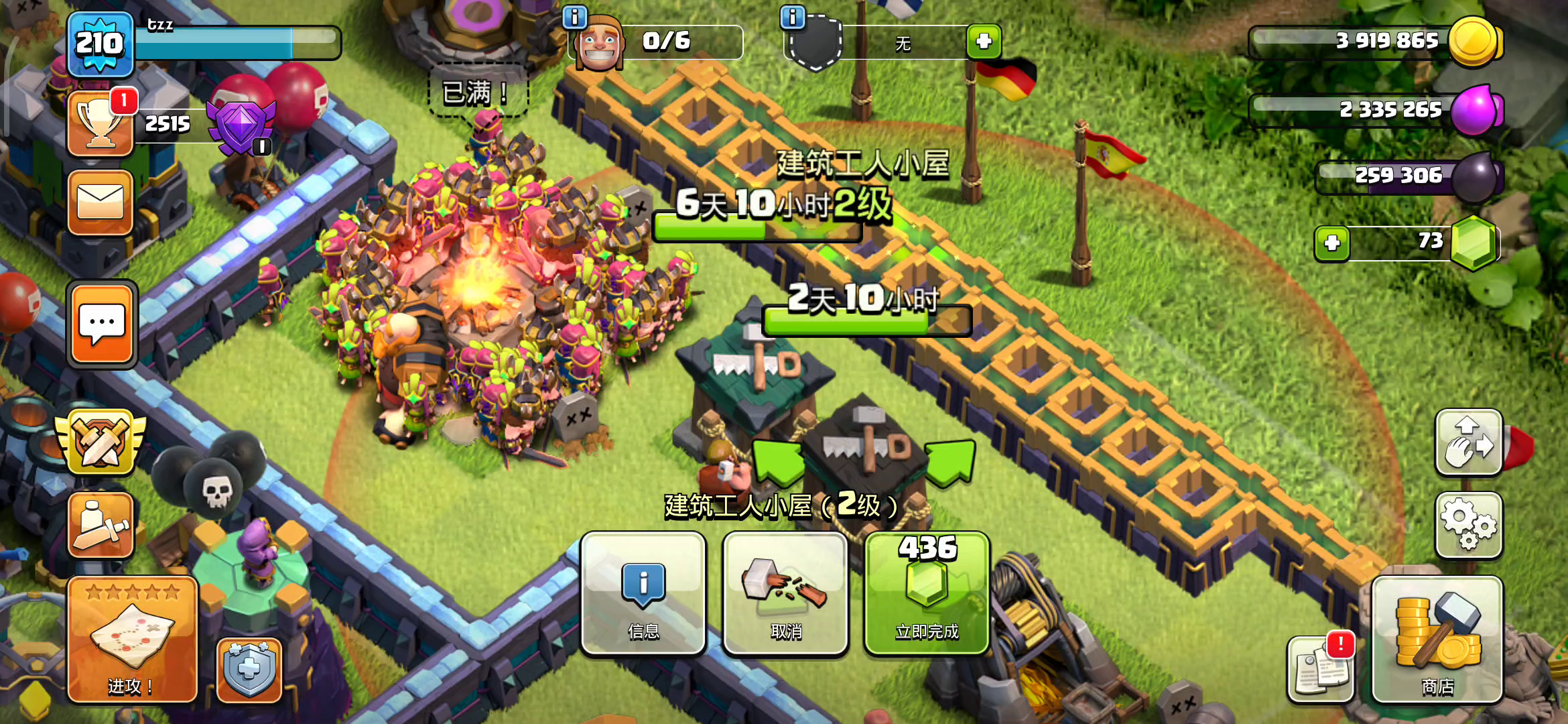Open the chat speech bubble
Viewport: 1568px width, 724px height.
click(102, 324)
